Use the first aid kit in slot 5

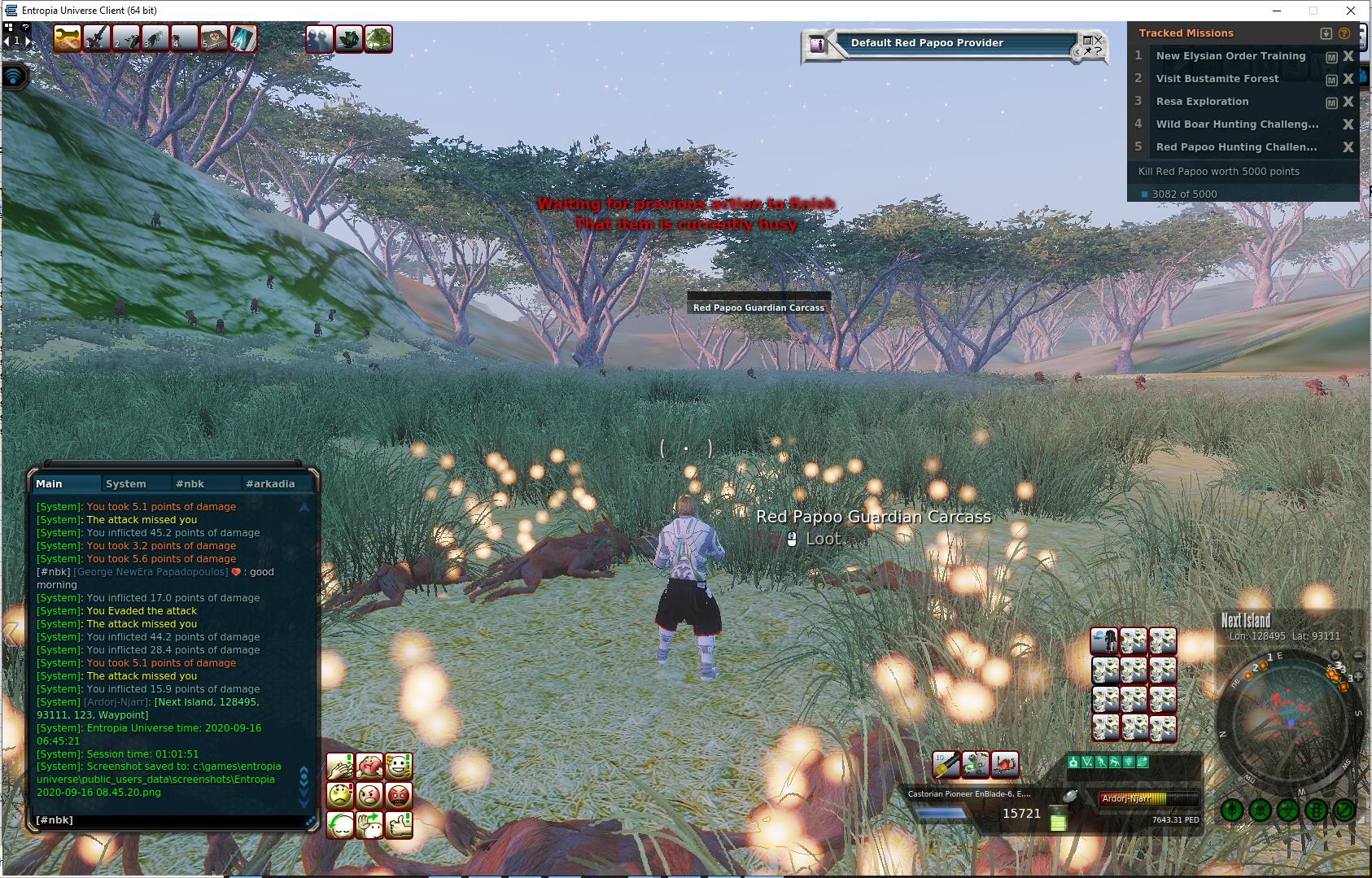click(213, 38)
